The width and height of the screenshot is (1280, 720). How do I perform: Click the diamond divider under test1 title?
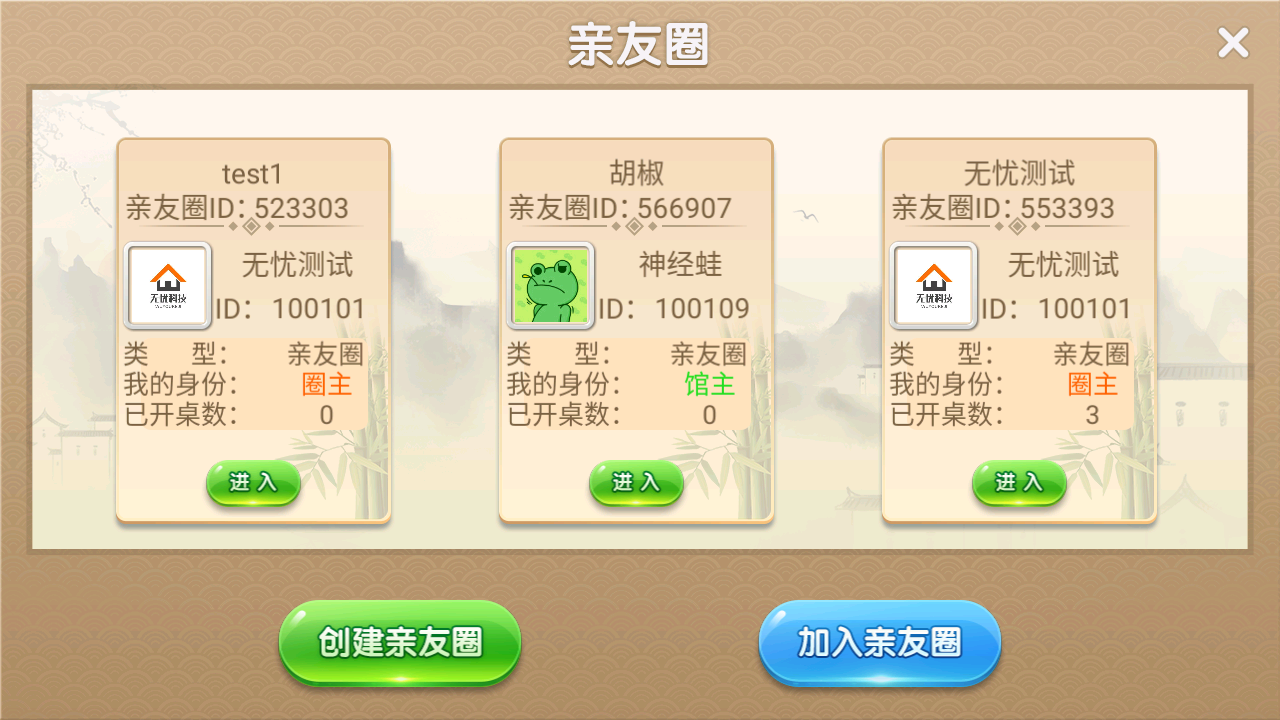253,228
